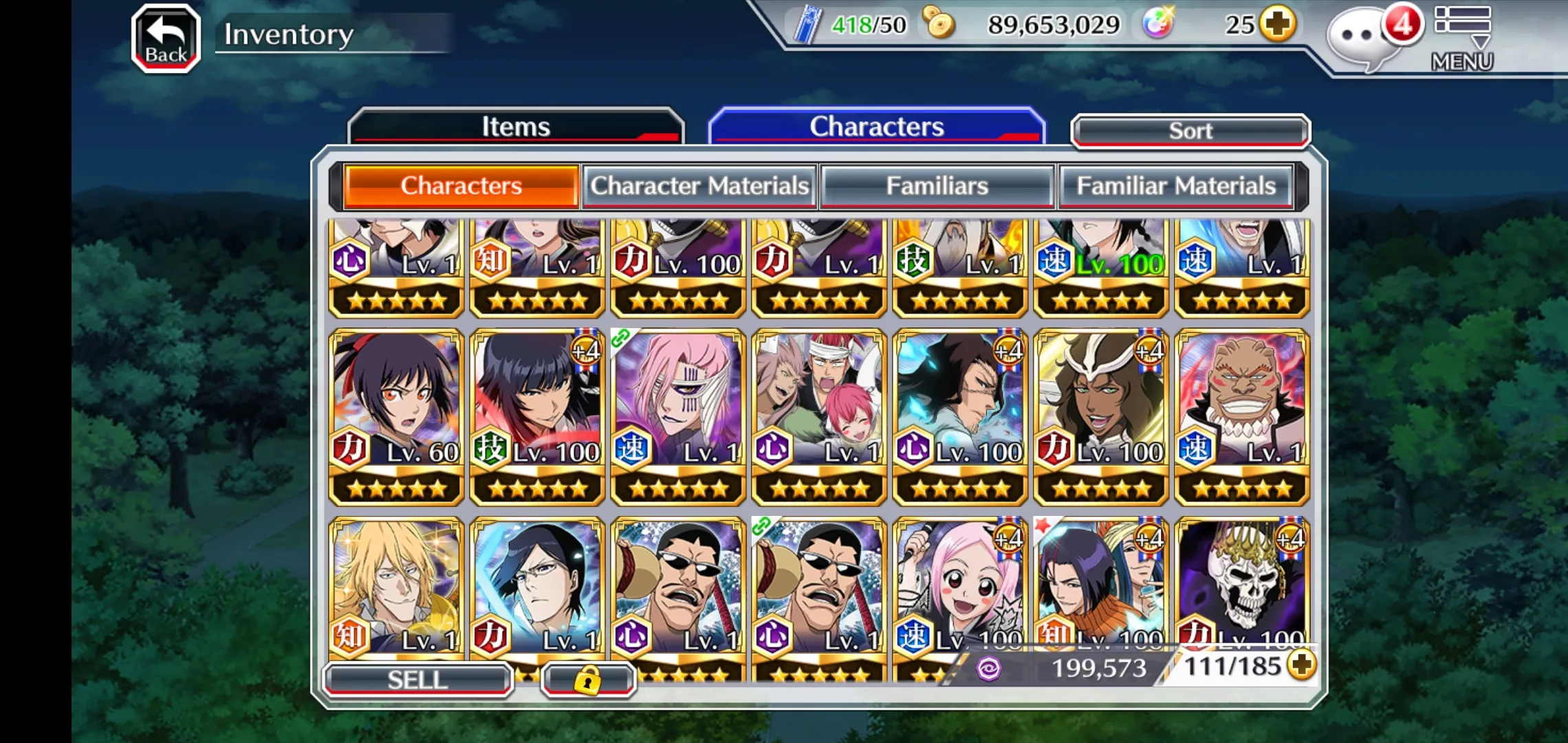Open the Sort options
Screen dimensions: 1568x743
1190,131
